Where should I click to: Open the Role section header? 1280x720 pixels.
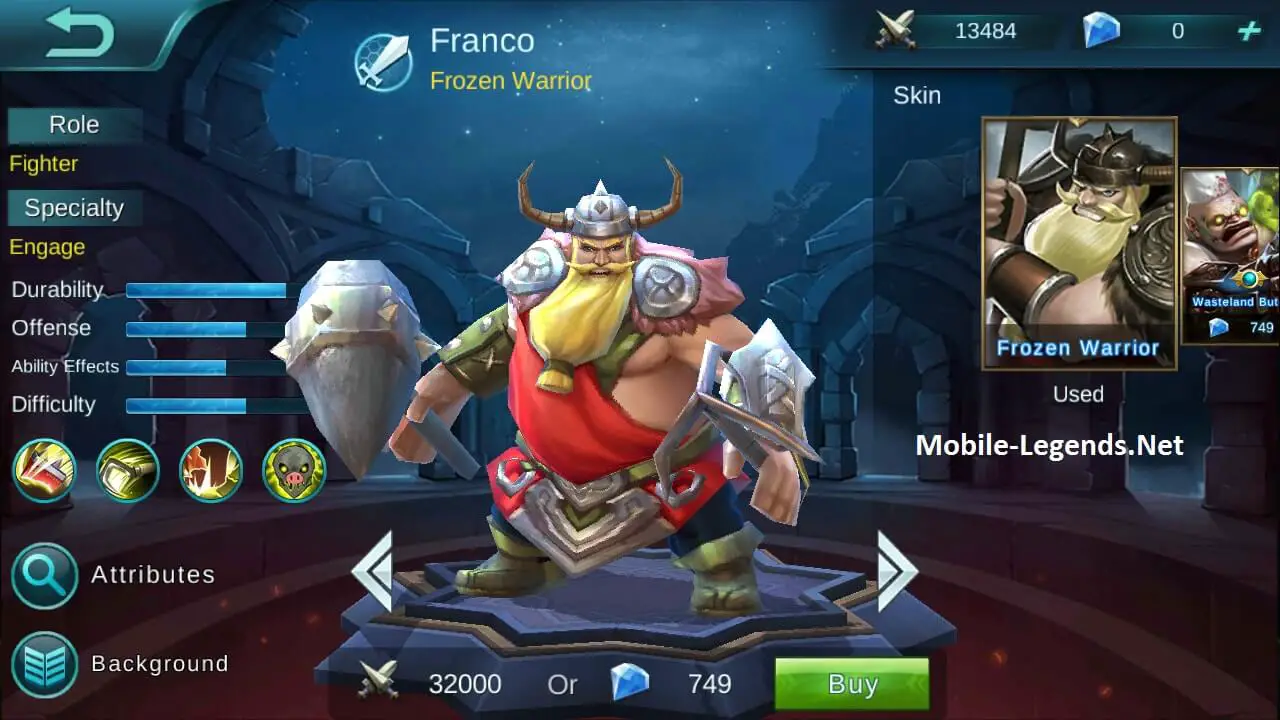[73, 124]
